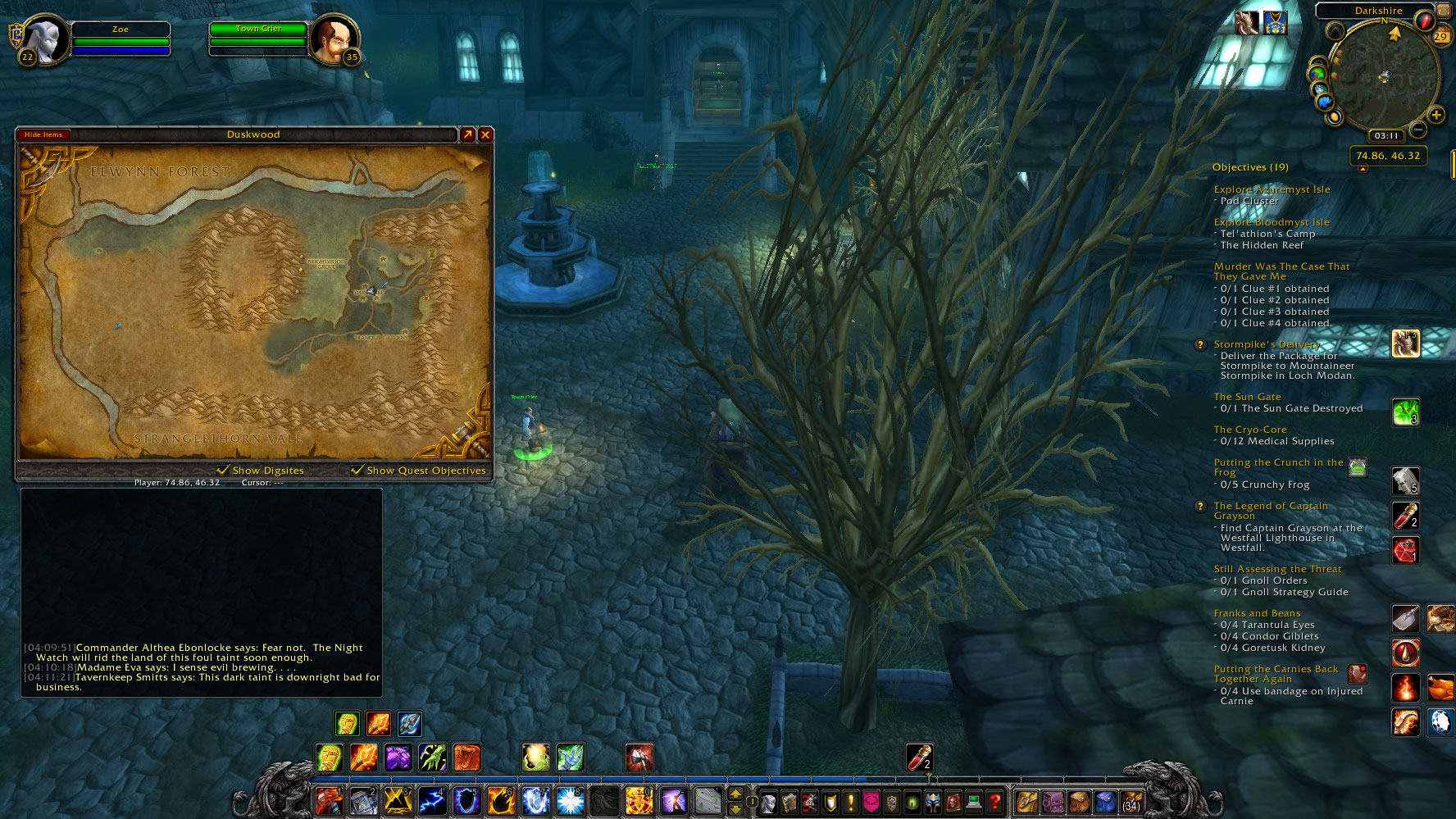Click the Hide Items button on the map window
The image size is (1456, 819).
[x=43, y=134]
